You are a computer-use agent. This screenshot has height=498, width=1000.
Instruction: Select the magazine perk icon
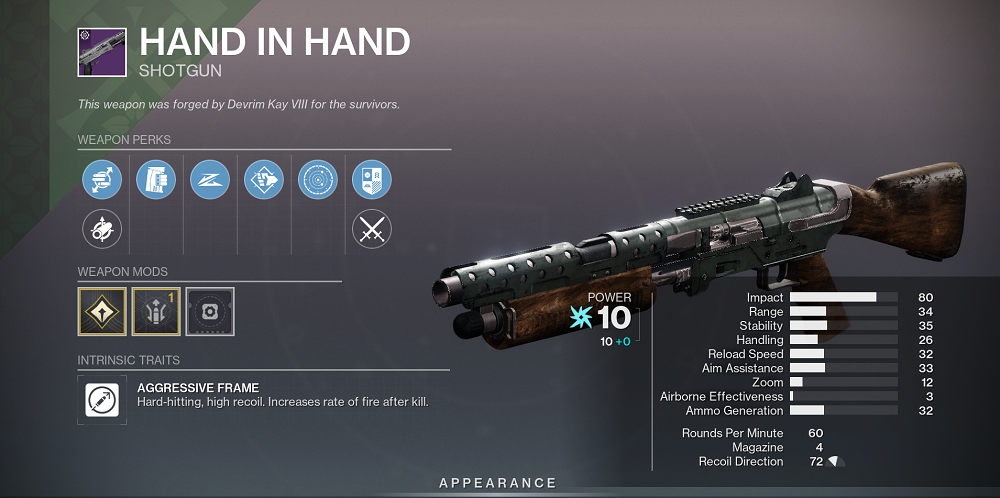tap(156, 180)
